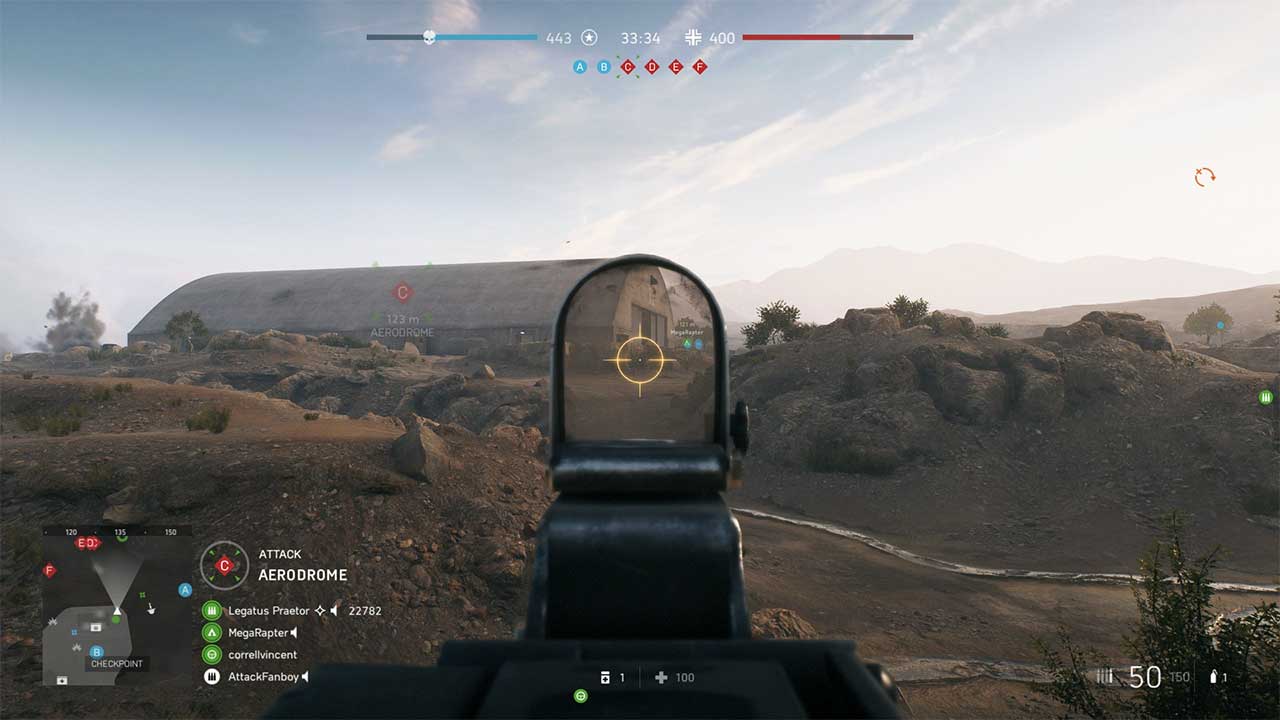Click Legatus Praetor's Support class icon
1280x720 pixels.
pyautogui.click(x=212, y=613)
